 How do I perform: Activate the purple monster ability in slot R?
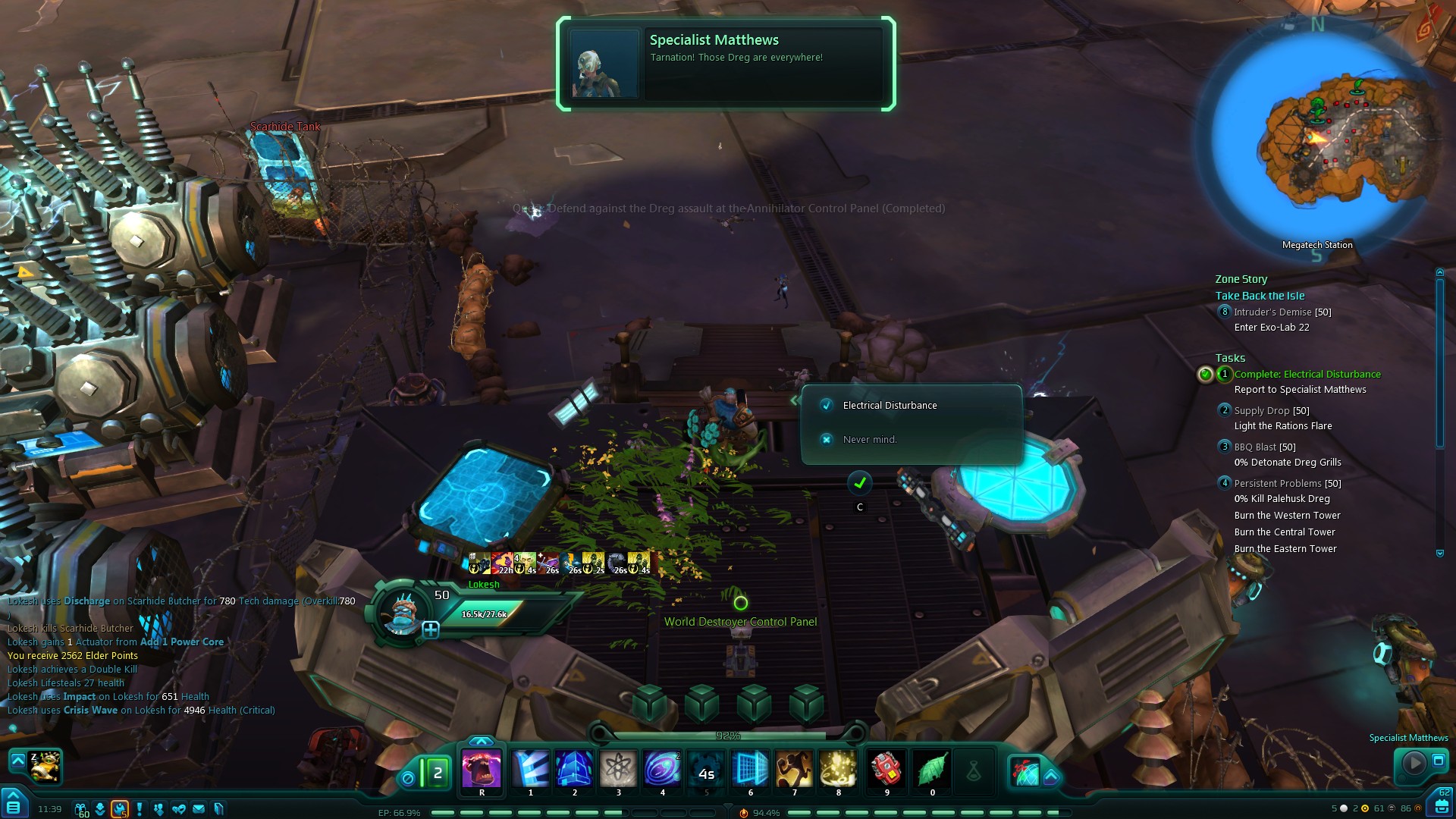coord(482,770)
